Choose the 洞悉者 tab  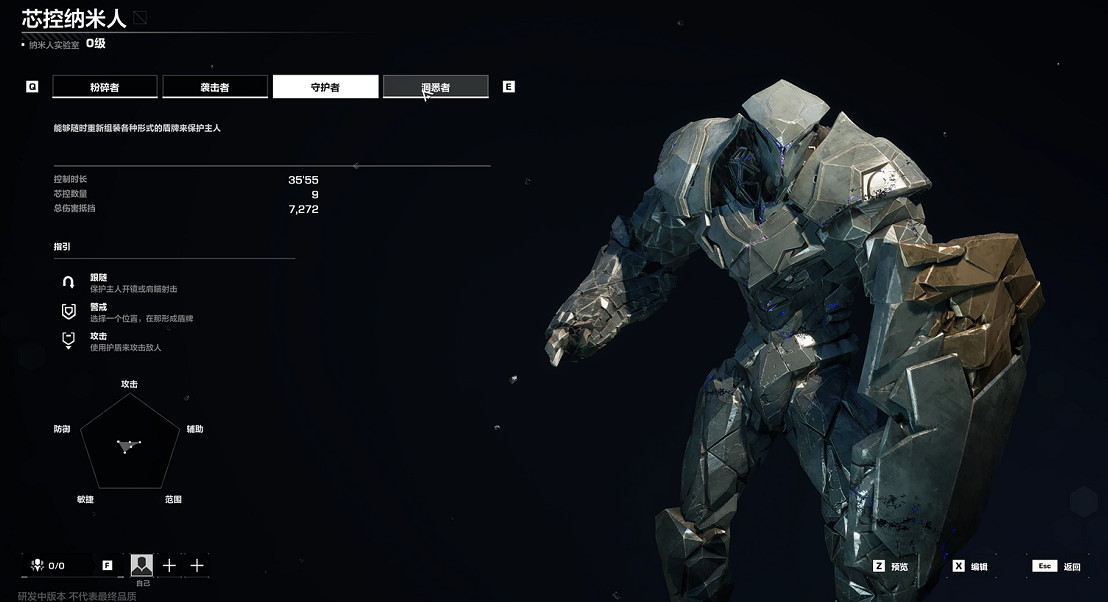(x=435, y=87)
